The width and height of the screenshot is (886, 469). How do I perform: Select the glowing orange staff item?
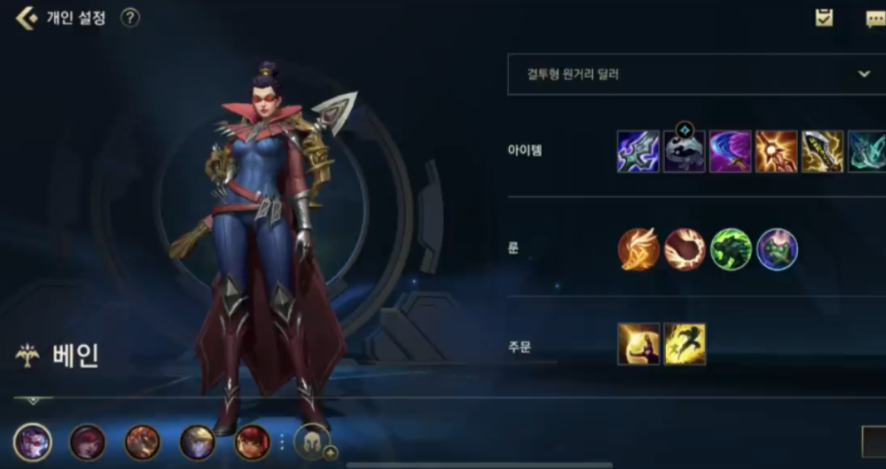tap(776, 152)
